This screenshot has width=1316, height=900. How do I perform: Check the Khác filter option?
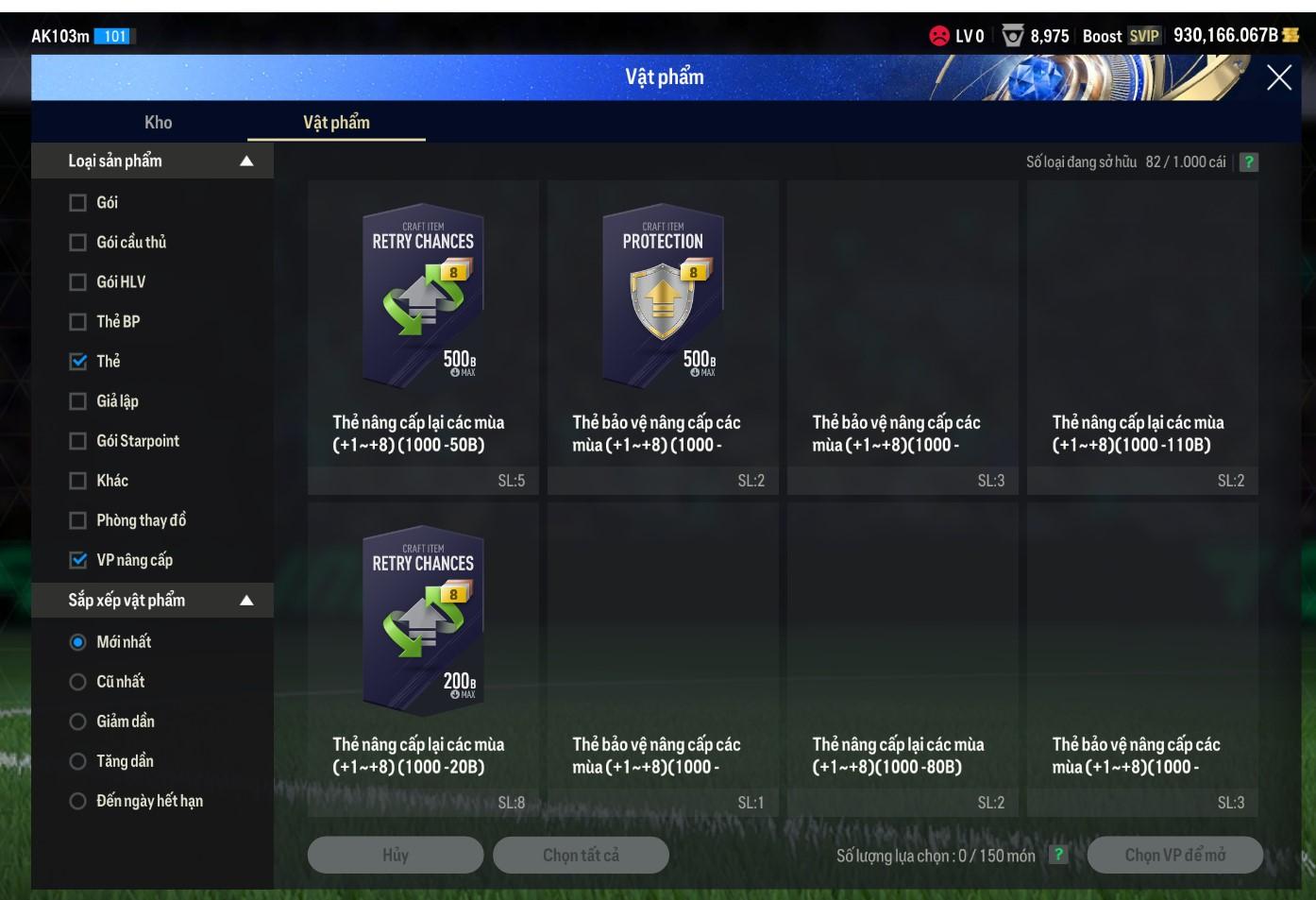pos(78,481)
